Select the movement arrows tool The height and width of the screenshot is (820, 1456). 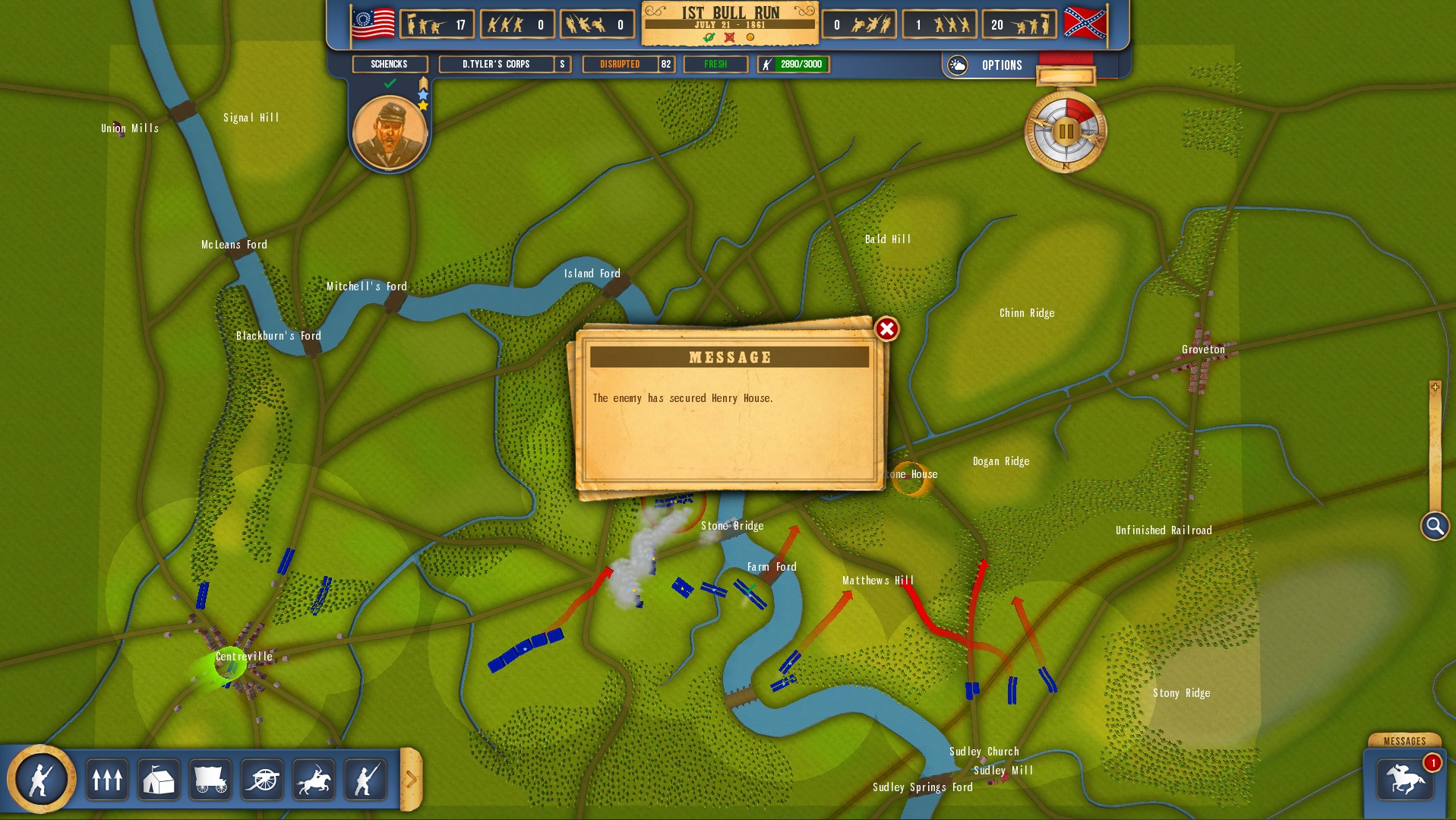point(107,778)
